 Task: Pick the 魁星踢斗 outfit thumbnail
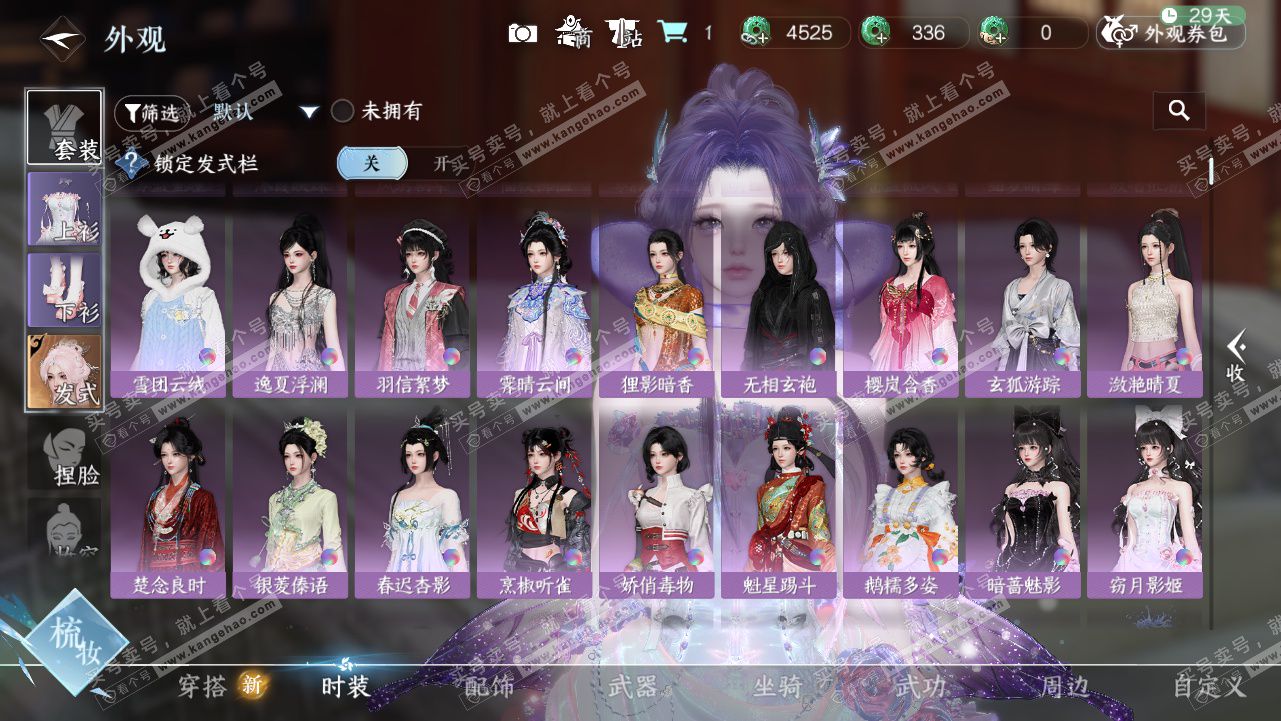(781, 502)
